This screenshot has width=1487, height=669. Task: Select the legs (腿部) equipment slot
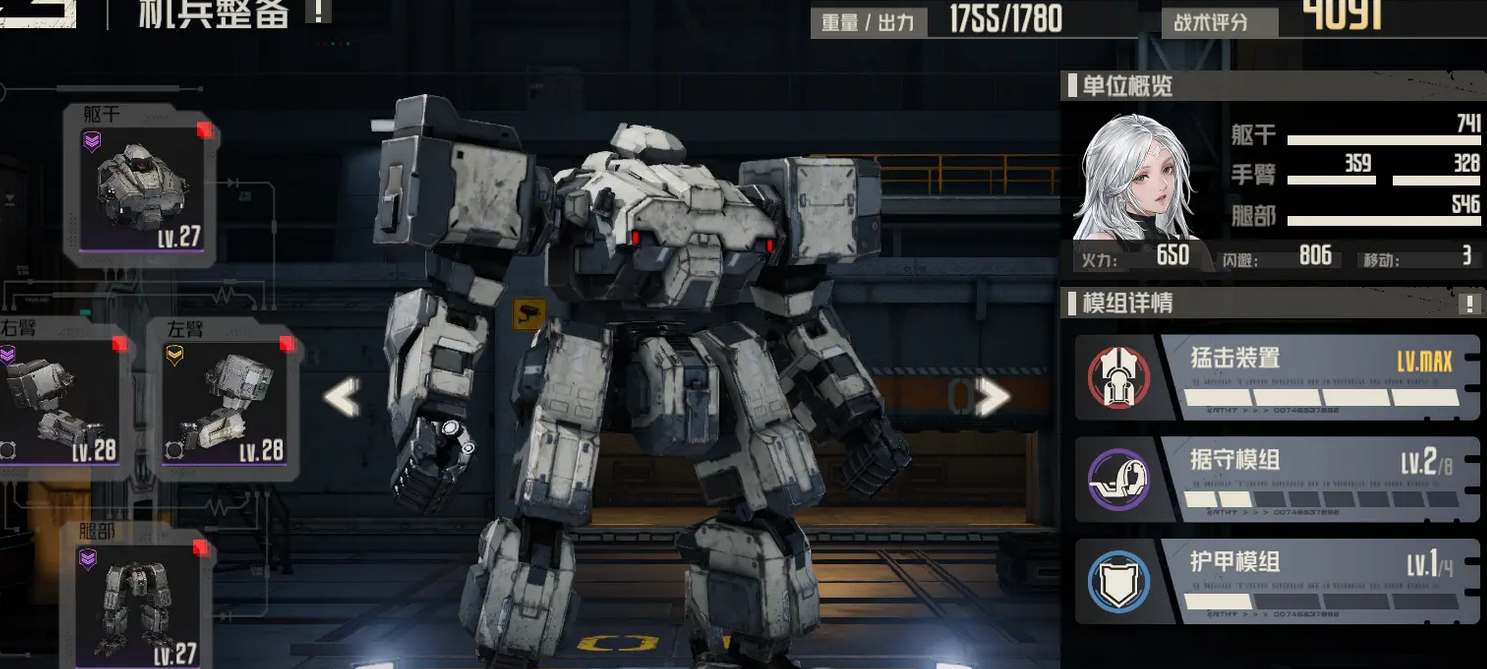[139, 596]
